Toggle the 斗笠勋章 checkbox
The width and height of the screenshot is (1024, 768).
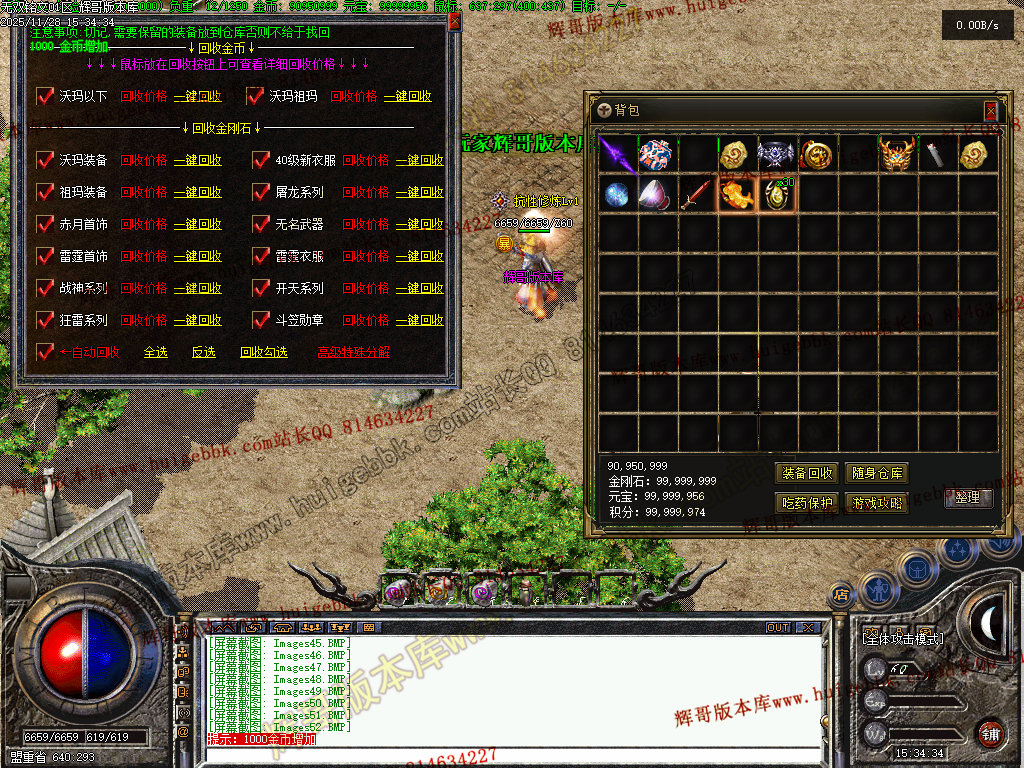pos(261,320)
